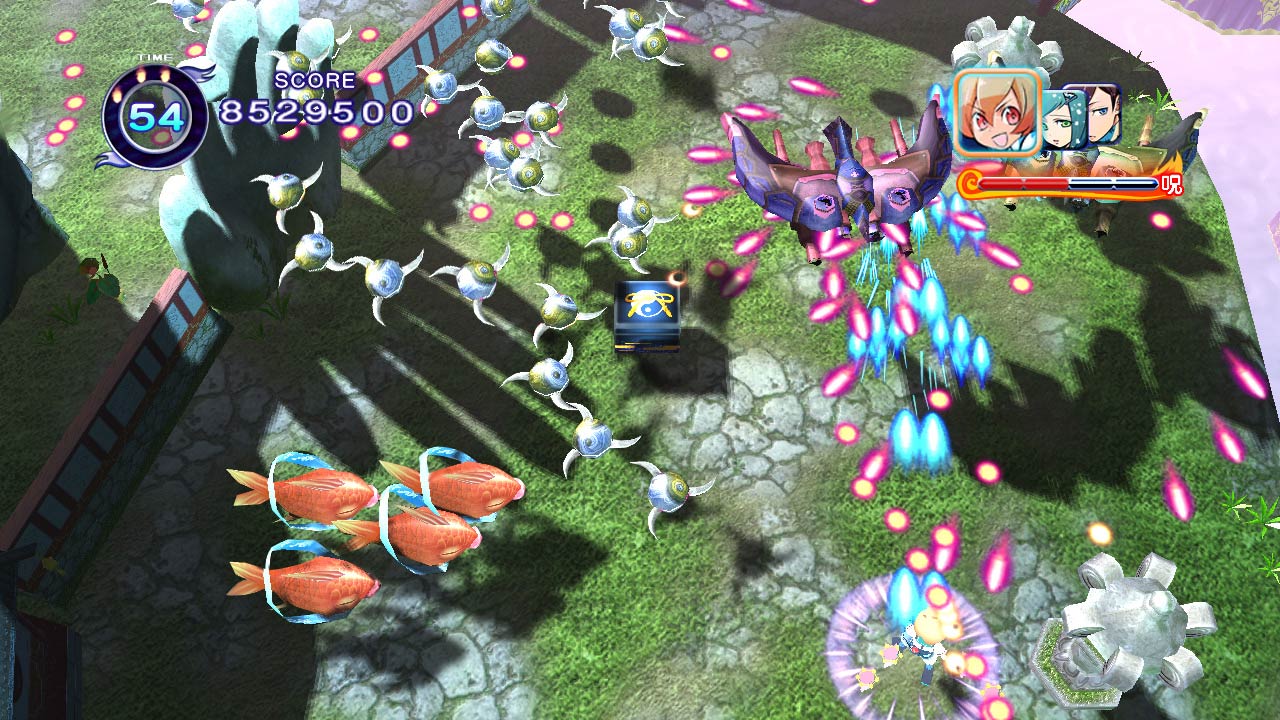1280x720 pixels.
Task: Select the orange-haired character portrait
Action: pos(997,112)
